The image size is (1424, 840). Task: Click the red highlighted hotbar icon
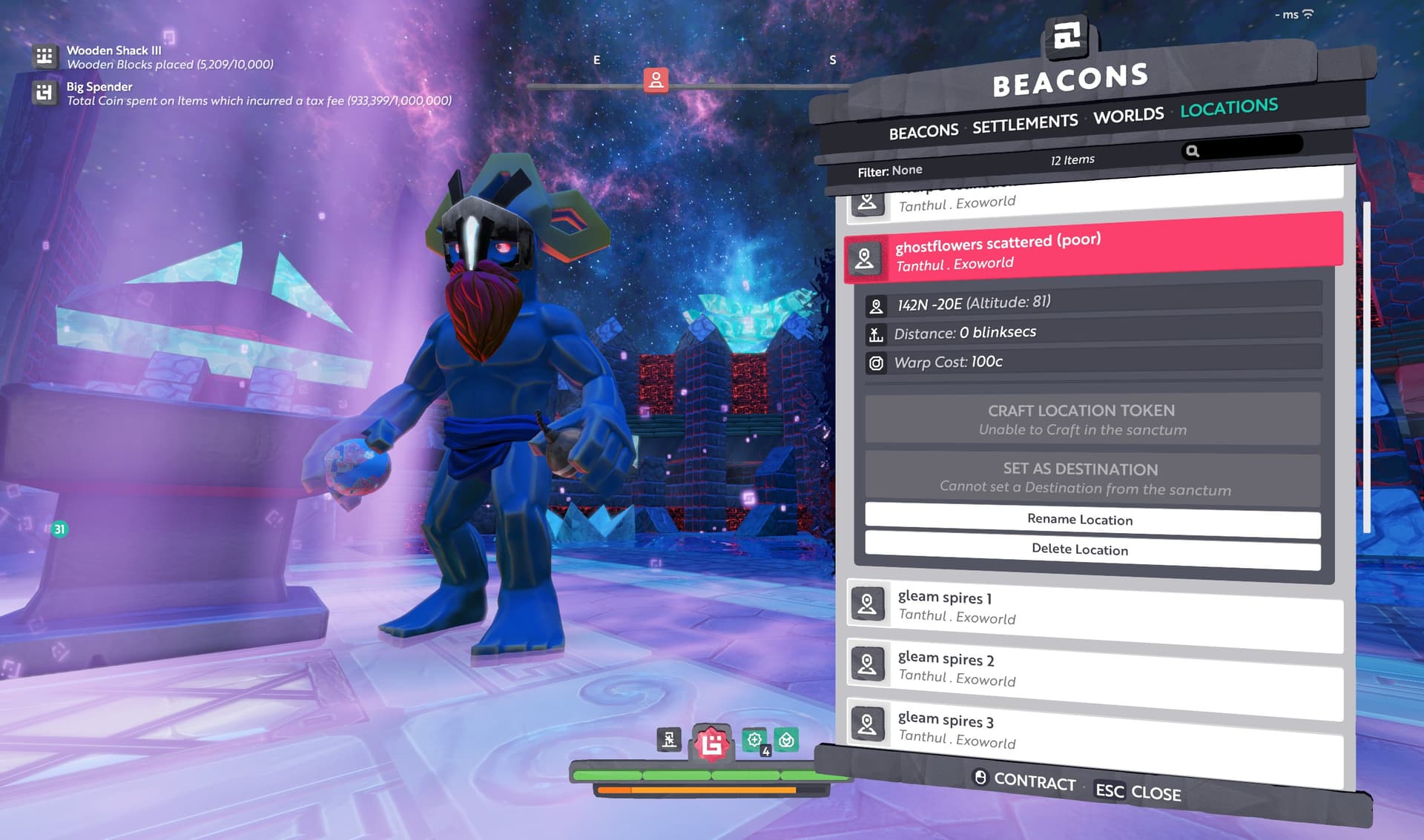pos(712,743)
